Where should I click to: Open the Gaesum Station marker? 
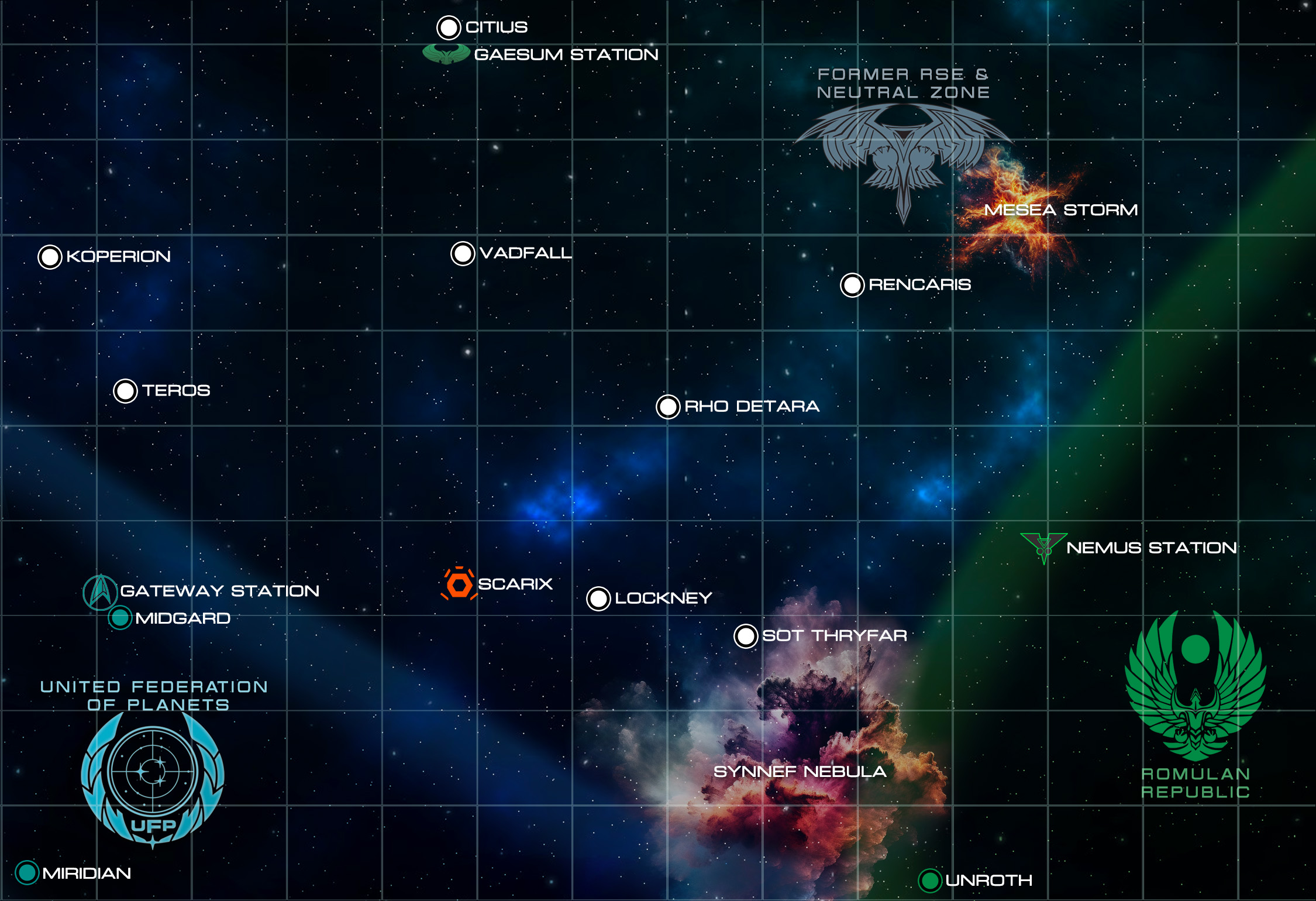(x=446, y=54)
